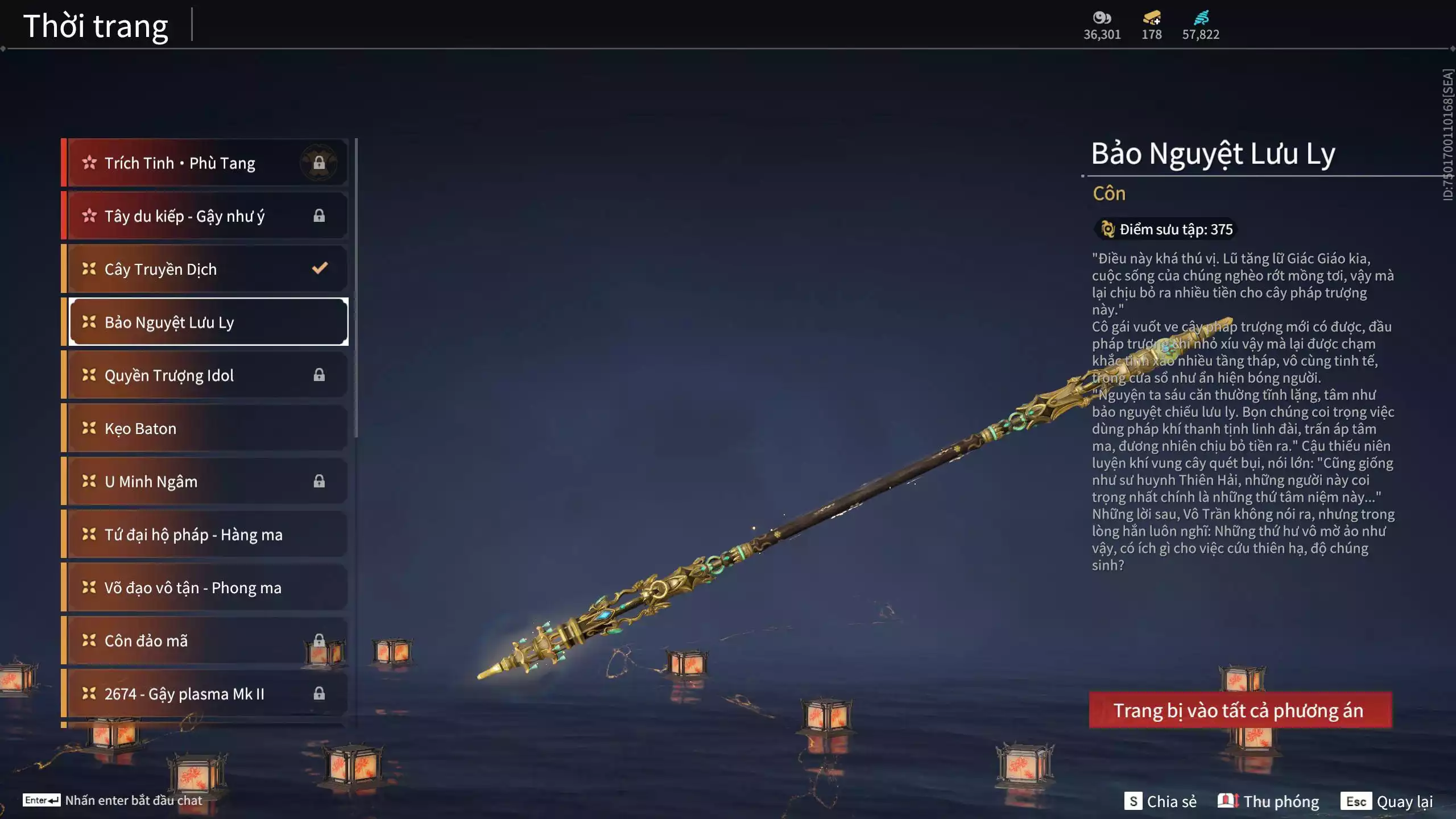Choose Tây du kiếp - Gậy như ý
This screenshot has height=819, width=1456.
(205, 216)
